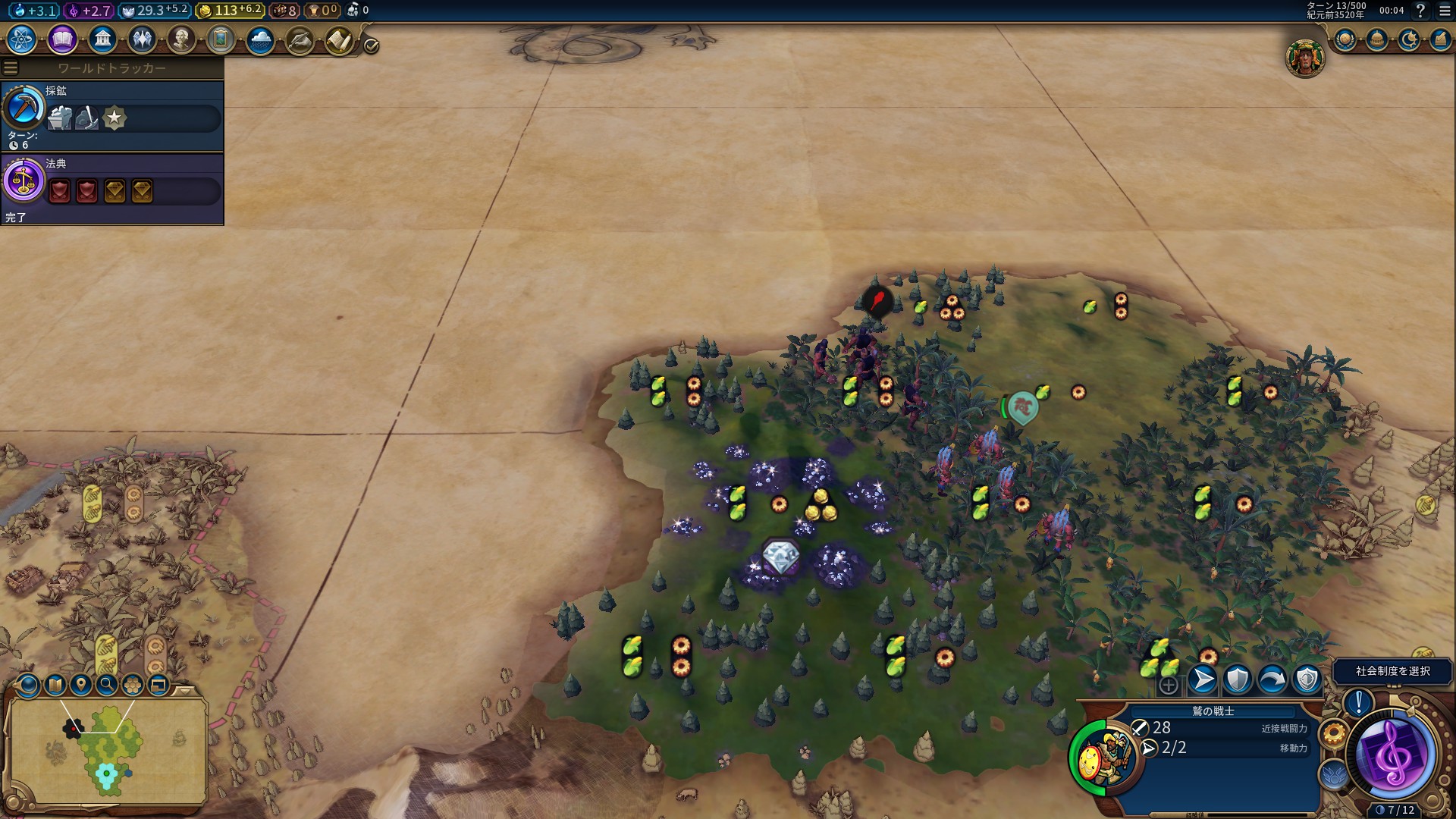Click the purple treble-clef action button

1394,754
